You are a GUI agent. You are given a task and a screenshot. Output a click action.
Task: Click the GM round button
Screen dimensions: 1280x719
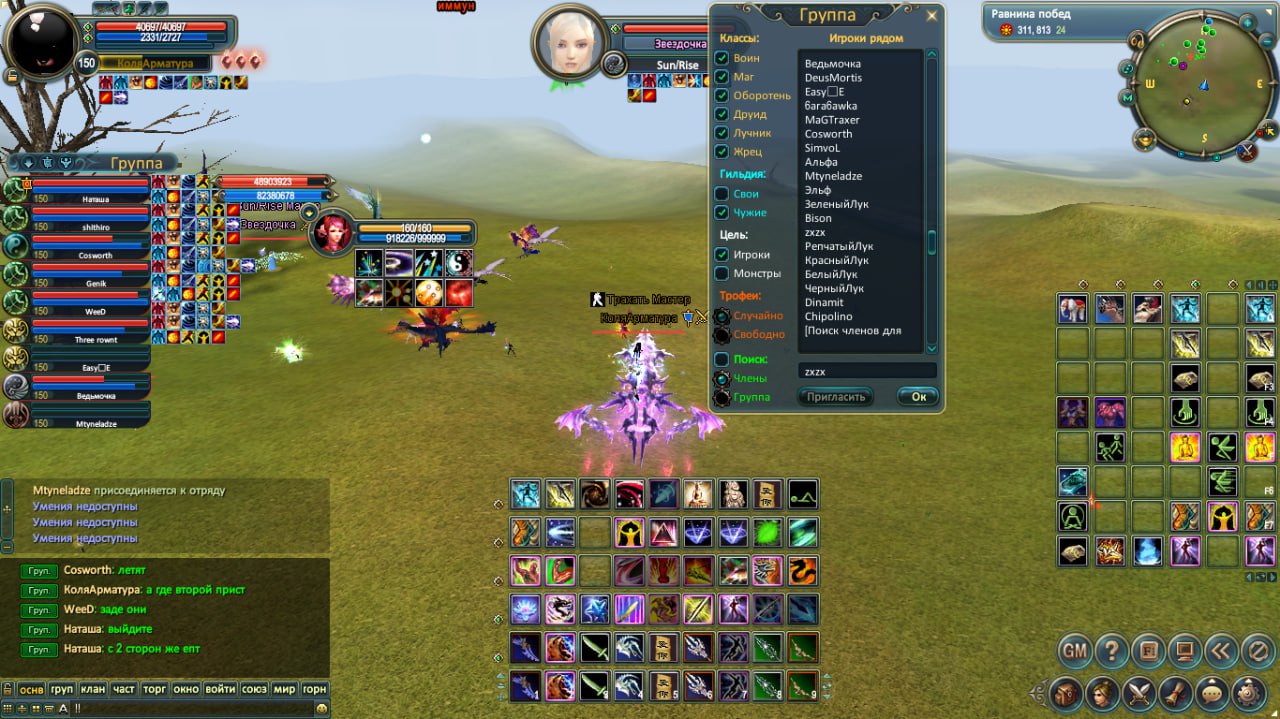(x=1074, y=651)
